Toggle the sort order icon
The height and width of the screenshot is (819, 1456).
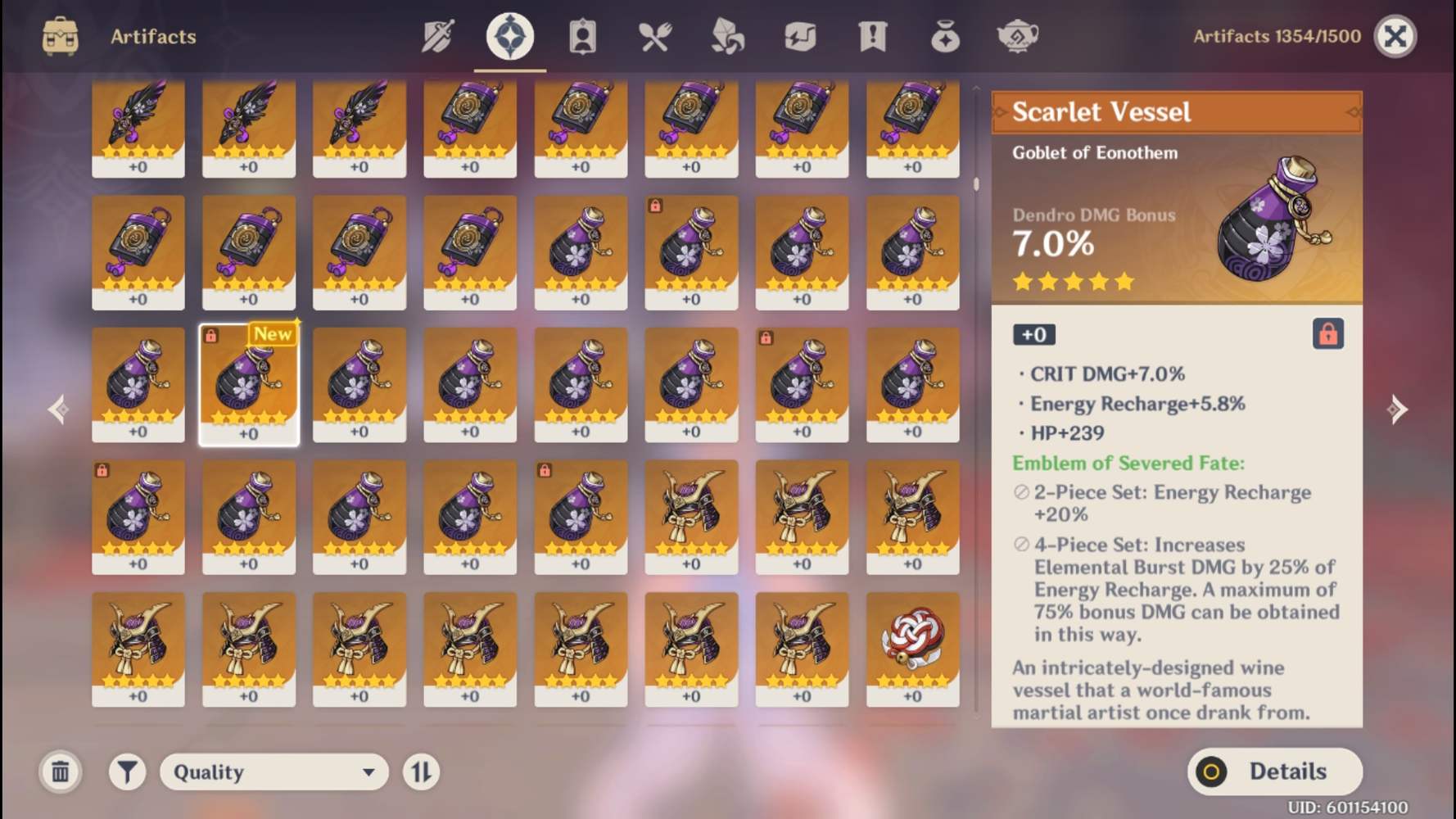[x=421, y=771]
